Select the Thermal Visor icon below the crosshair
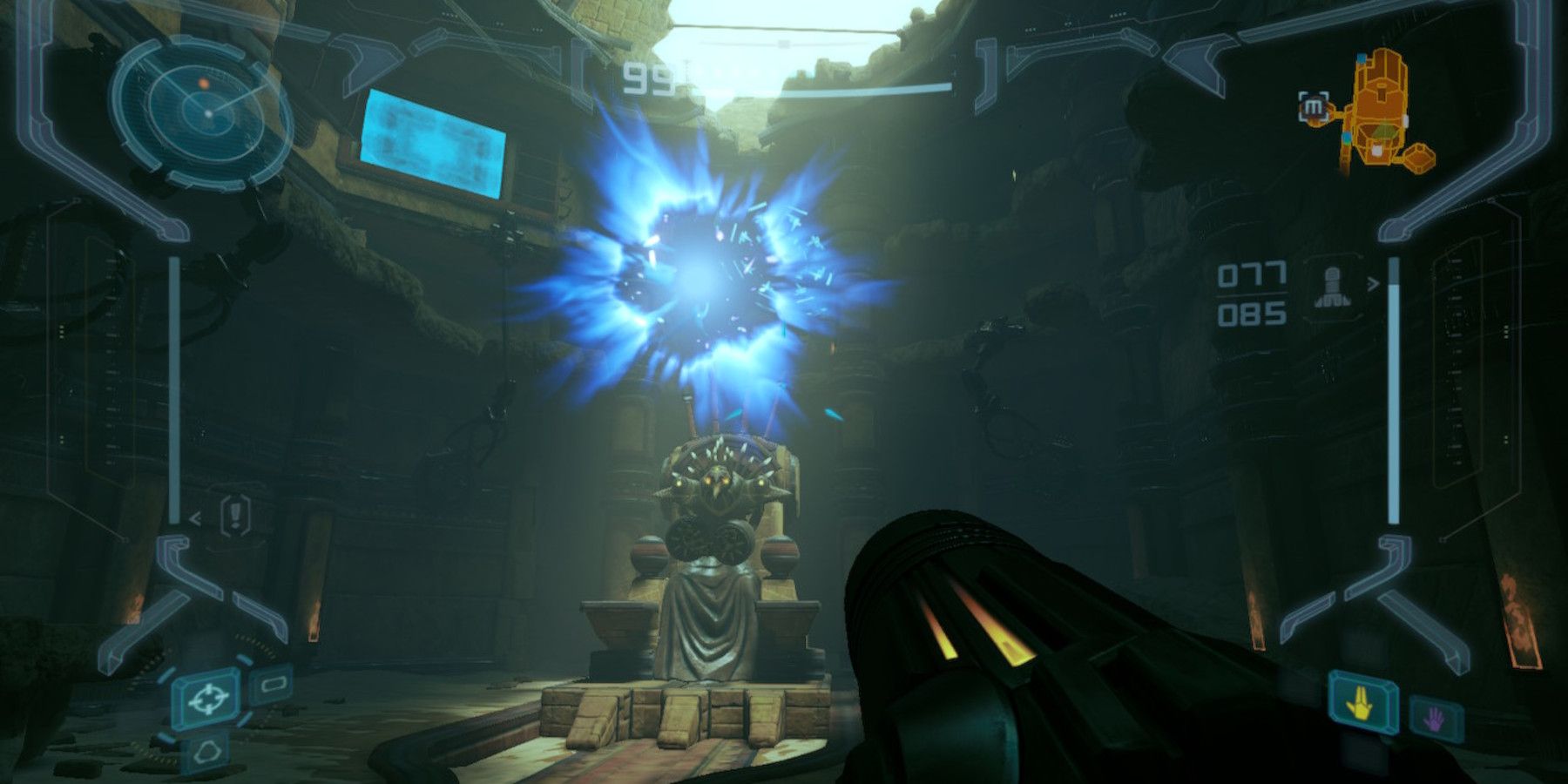 coord(206,753)
